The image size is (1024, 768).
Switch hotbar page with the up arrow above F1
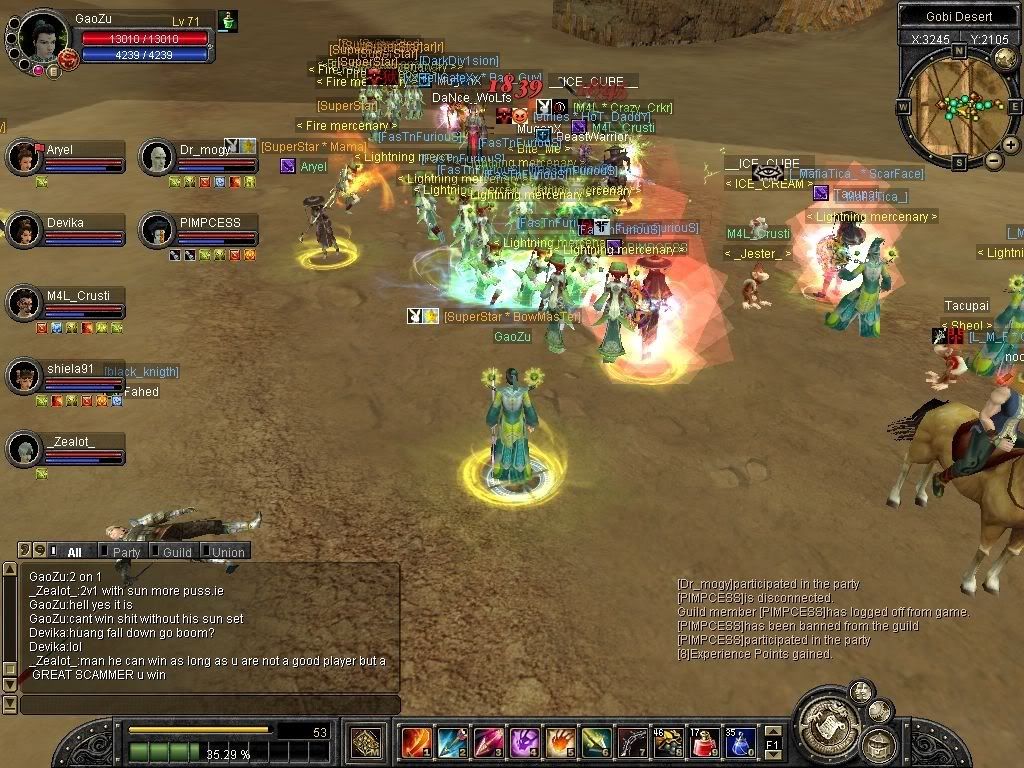[x=773, y=730]
